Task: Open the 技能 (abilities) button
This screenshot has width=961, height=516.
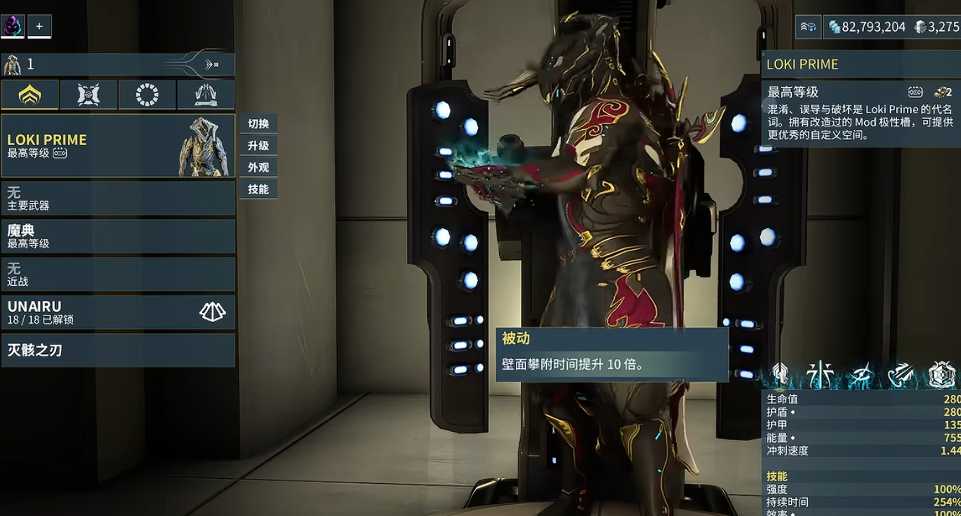Action: 258,189
